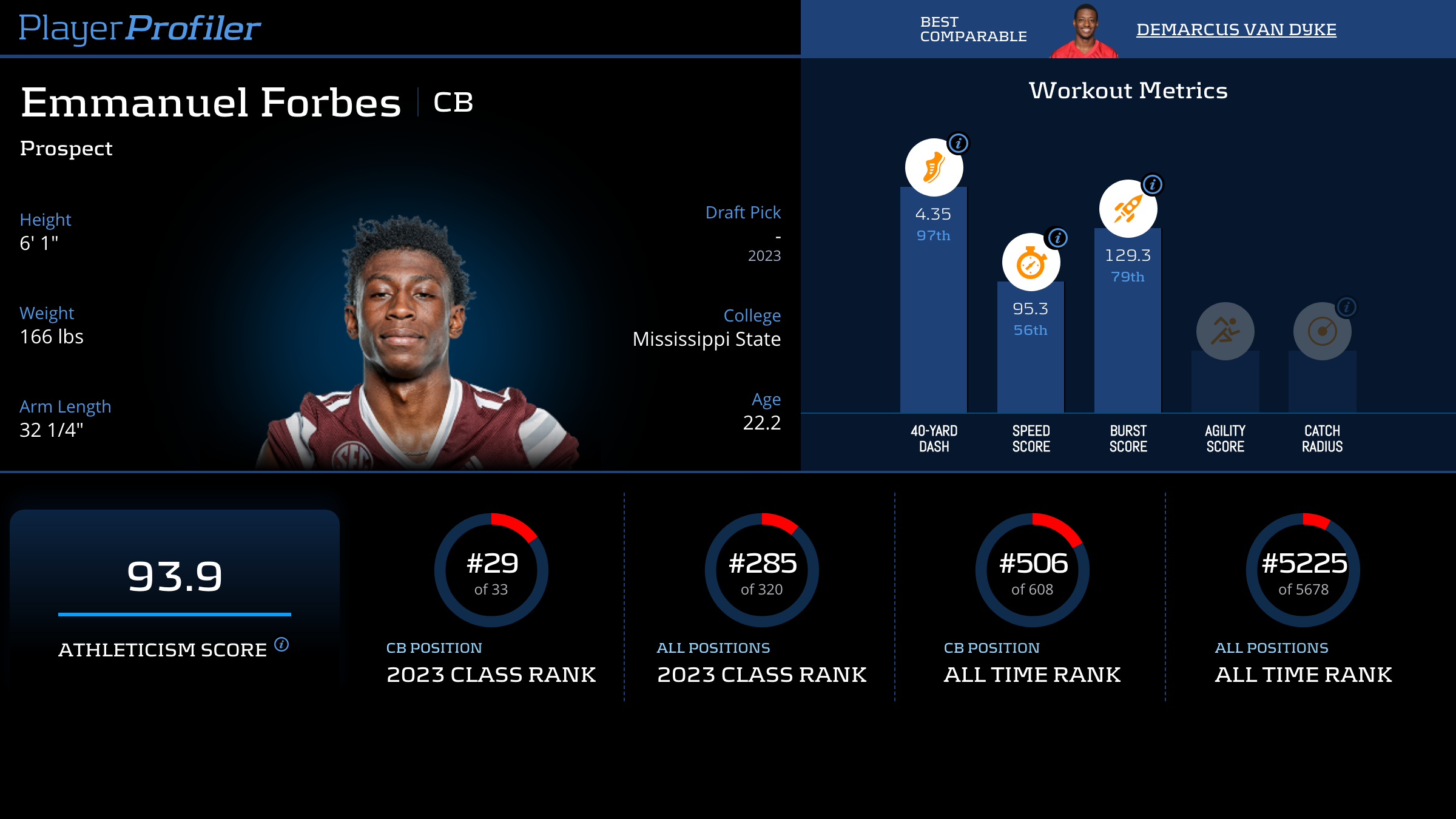This screenshot has height=819, width=1456.
Task: Show info for the 40-yard dash metric
Action: coord(959,143)
